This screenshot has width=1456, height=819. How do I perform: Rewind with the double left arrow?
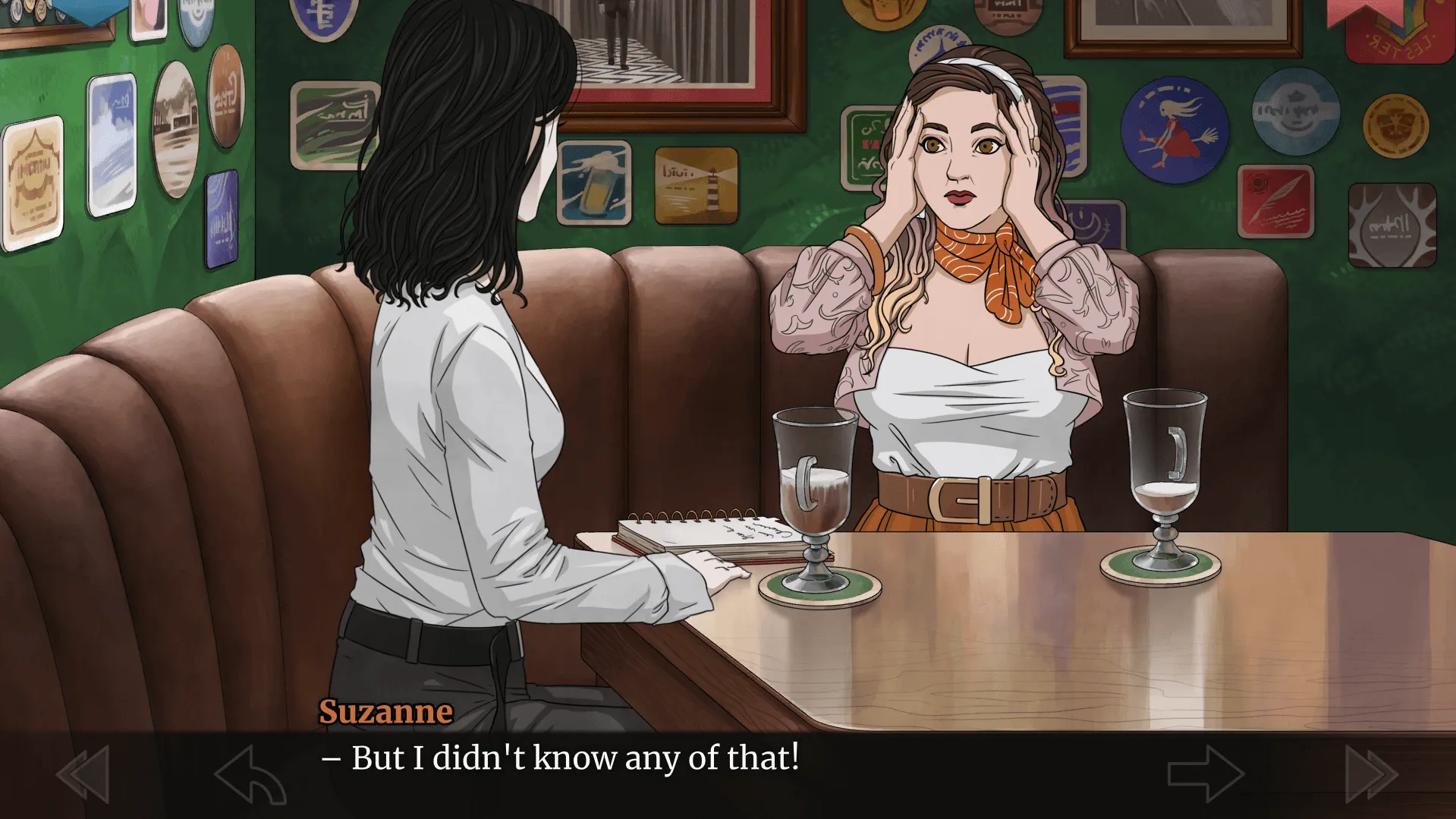pyautogui.click(x=83, y=773)
